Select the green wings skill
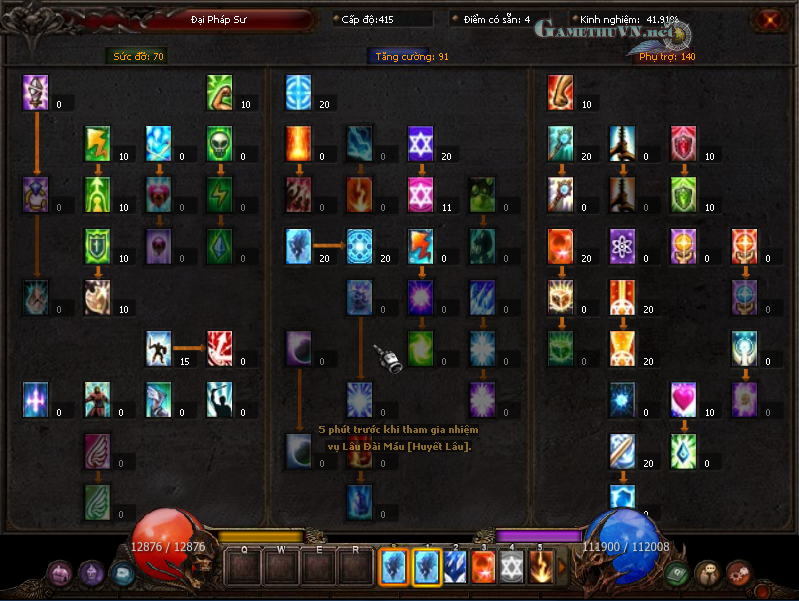 point(97,500)
